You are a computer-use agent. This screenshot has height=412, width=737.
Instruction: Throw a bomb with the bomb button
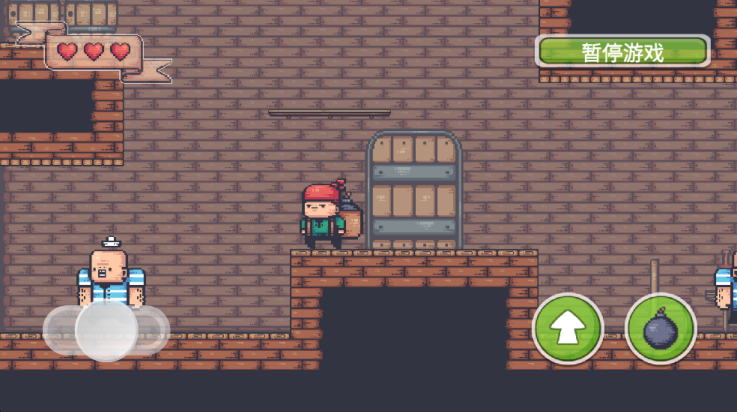660,329
